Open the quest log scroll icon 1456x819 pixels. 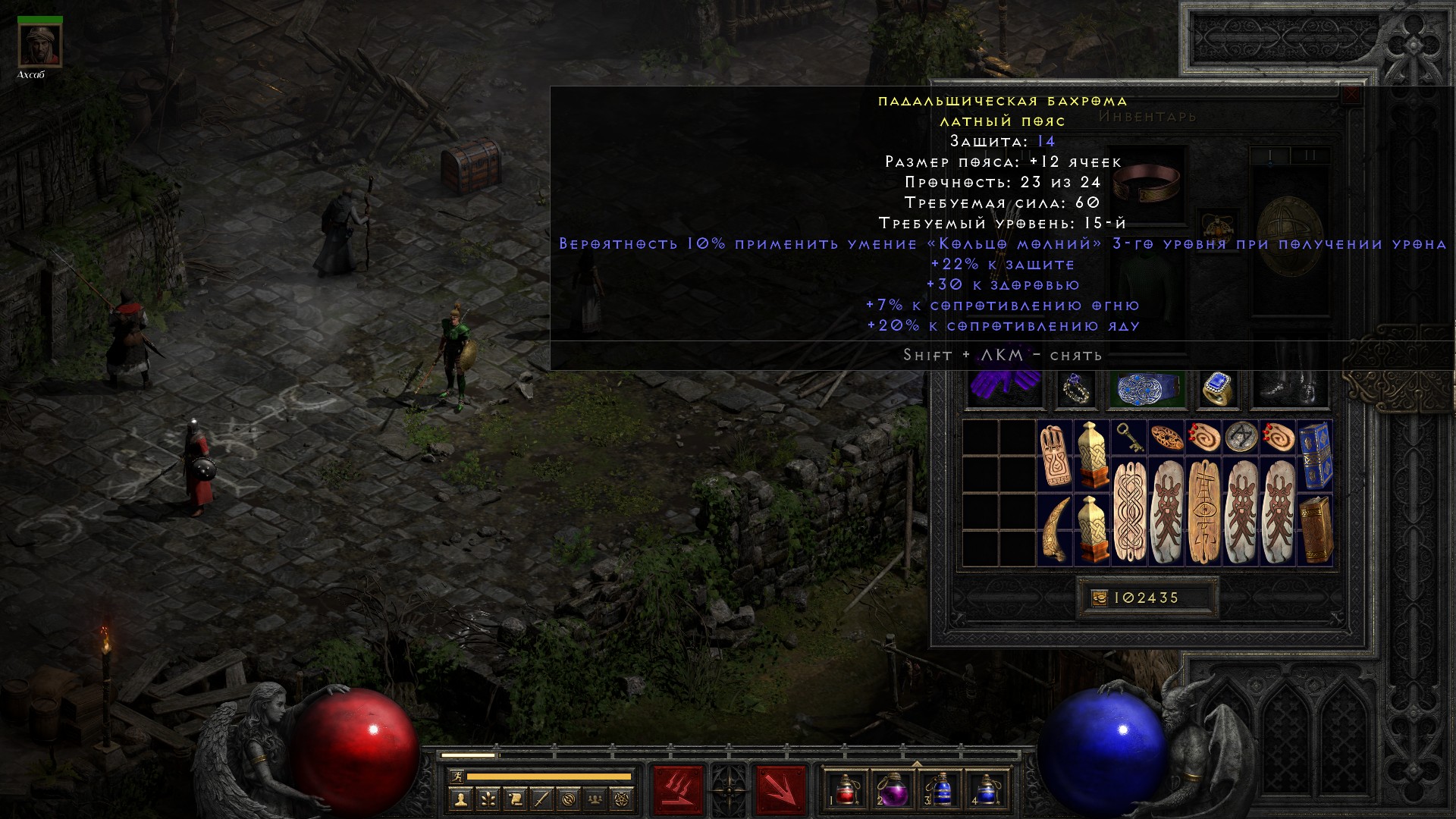click(513, 799)
